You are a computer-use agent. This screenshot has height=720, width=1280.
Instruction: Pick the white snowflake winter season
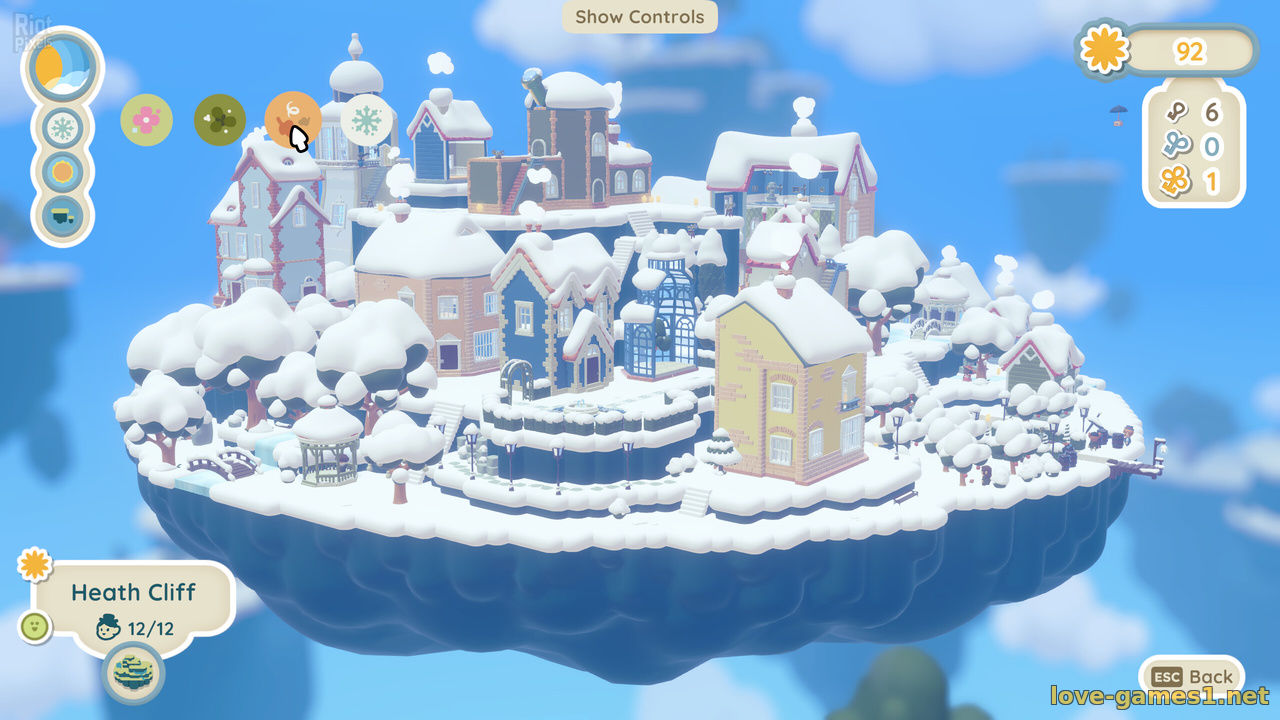point(367,120)
